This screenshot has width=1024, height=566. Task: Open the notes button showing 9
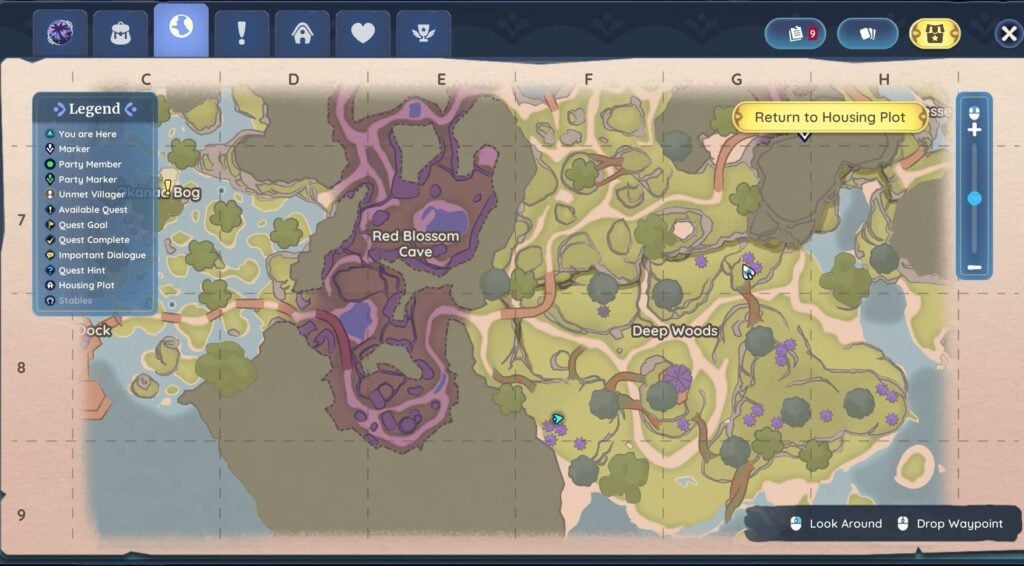tap(795, 33)
